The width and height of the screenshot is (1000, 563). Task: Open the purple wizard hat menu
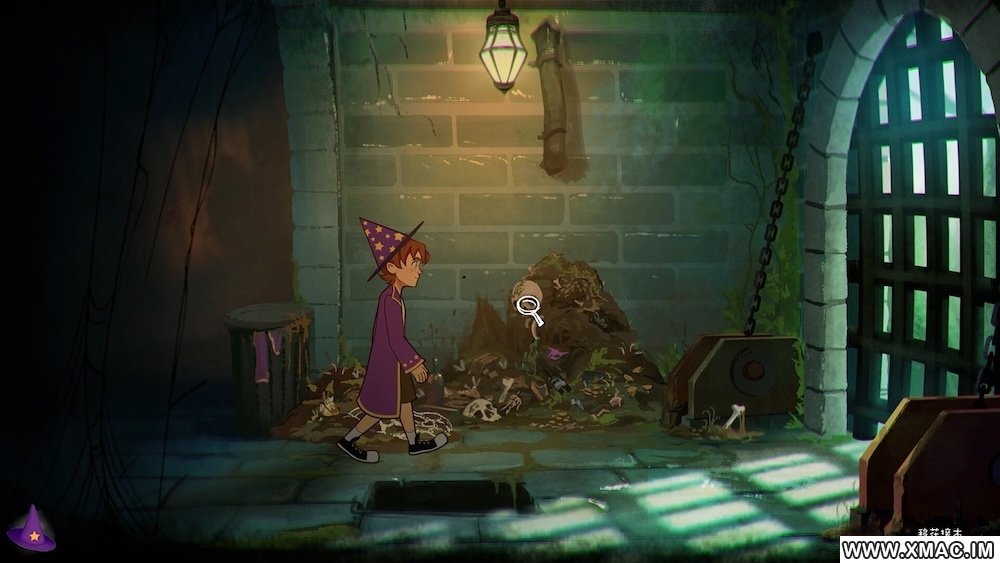(x=32, y=530)
